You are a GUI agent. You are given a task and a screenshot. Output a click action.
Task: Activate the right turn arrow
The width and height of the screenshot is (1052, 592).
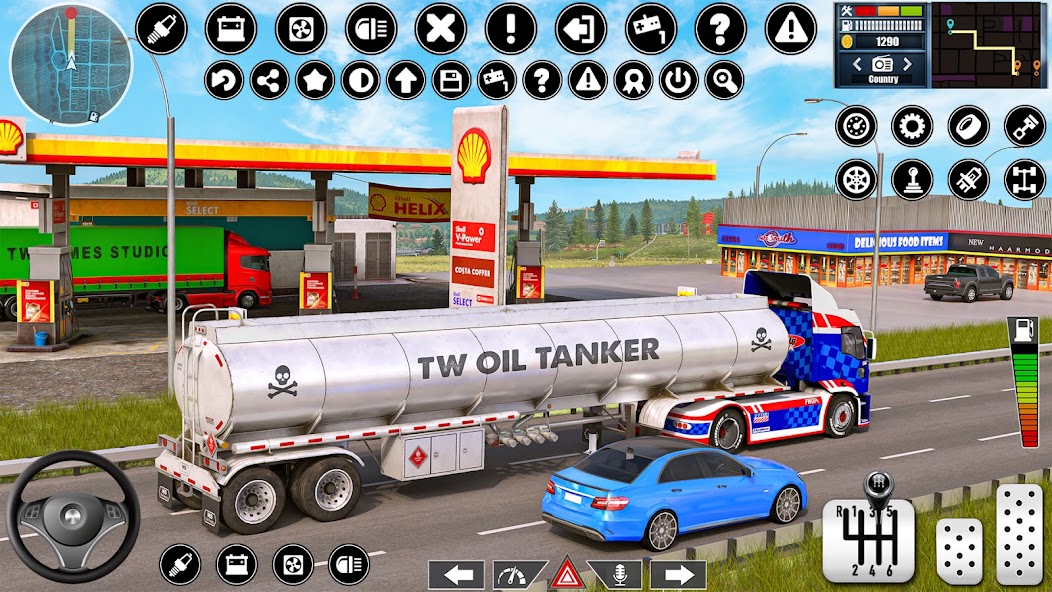(x=678, y=574)
